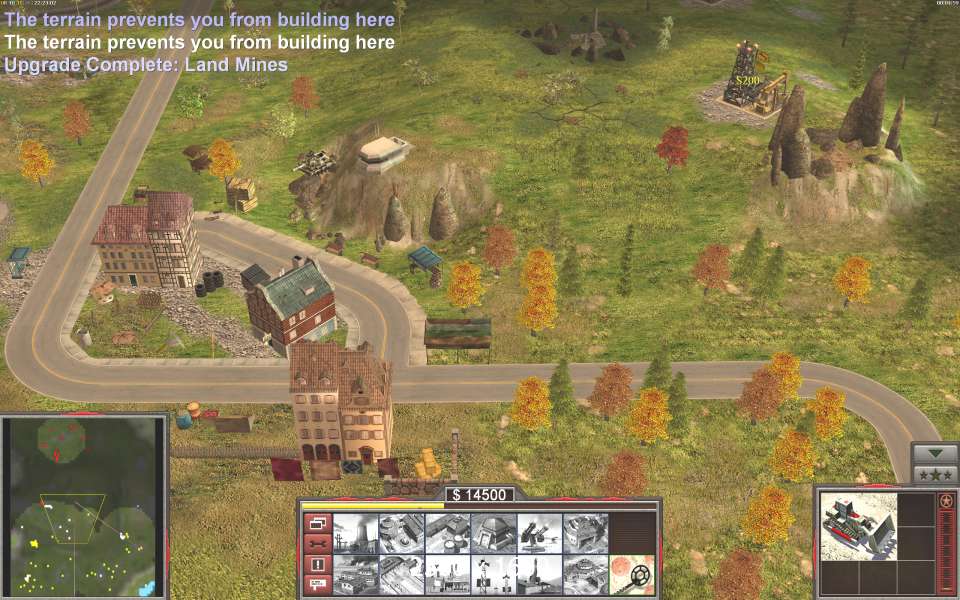The width and height of the screenshot is (960, 600).
Task: Build a Supply Center from the command bar
Action: (x=447, y=533)
